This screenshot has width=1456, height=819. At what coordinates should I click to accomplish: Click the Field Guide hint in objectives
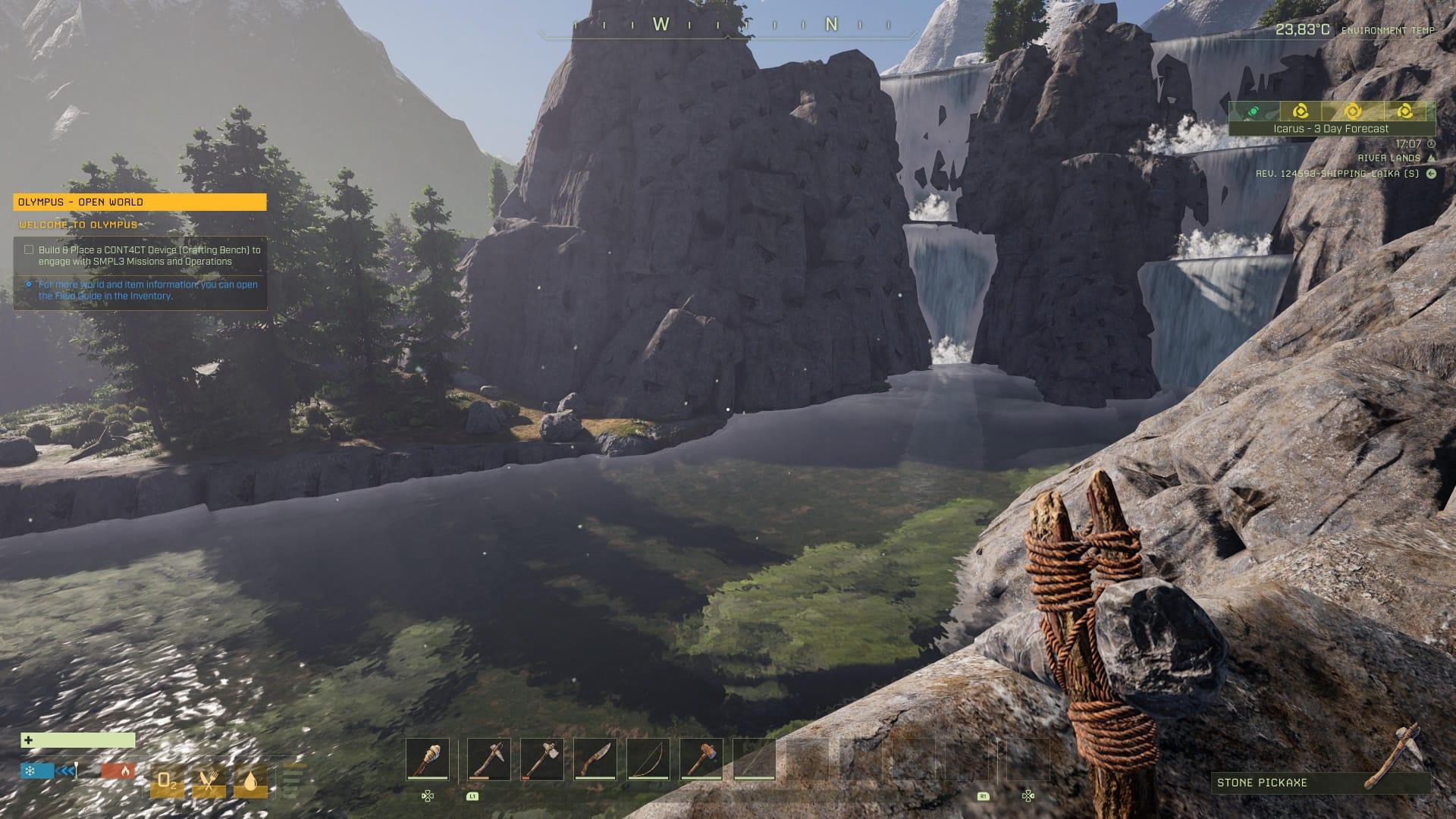pyautogui.click(x=148, y=290)
